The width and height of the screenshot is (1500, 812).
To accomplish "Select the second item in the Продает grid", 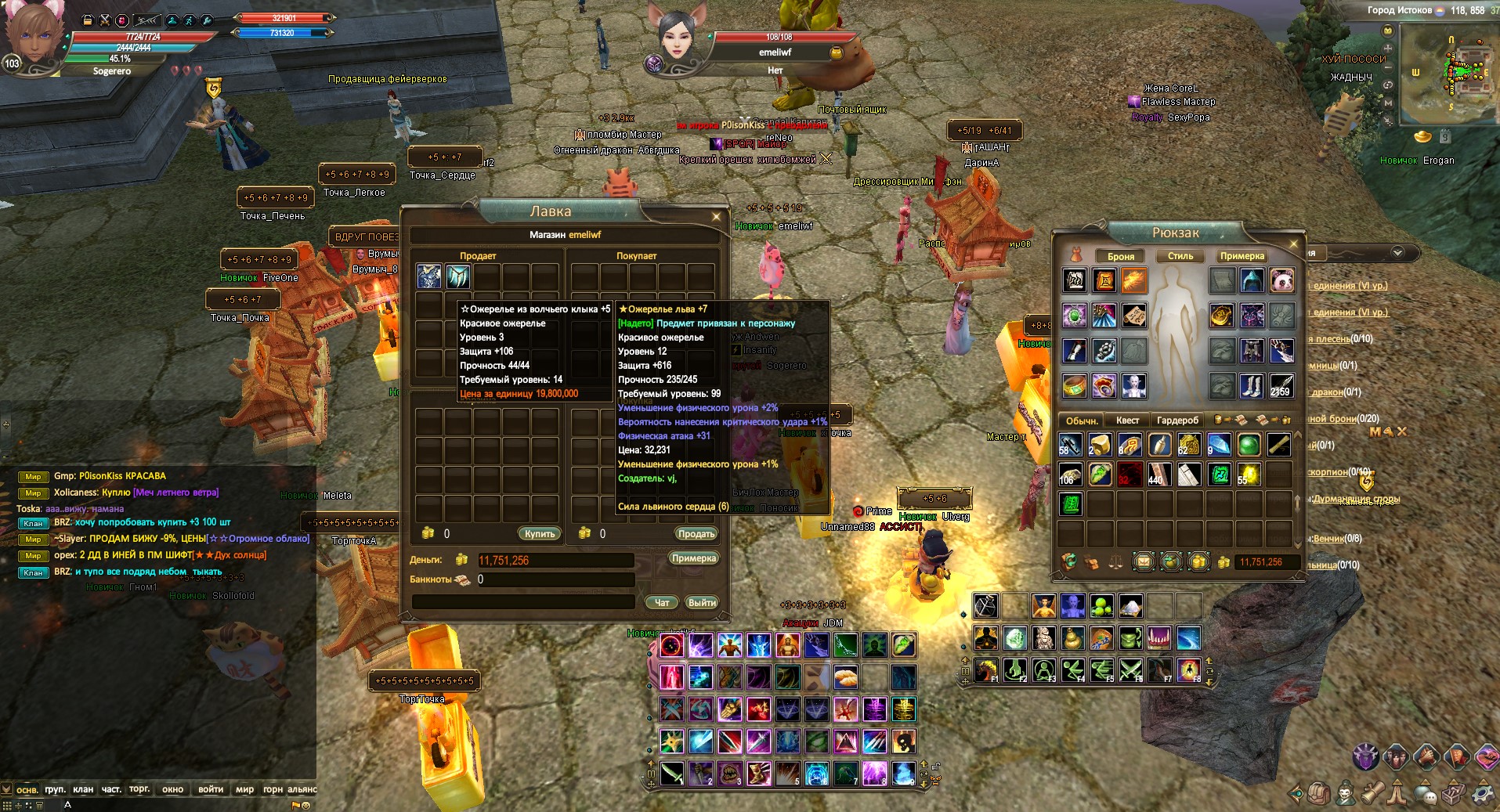I will (x=458, y=276).
